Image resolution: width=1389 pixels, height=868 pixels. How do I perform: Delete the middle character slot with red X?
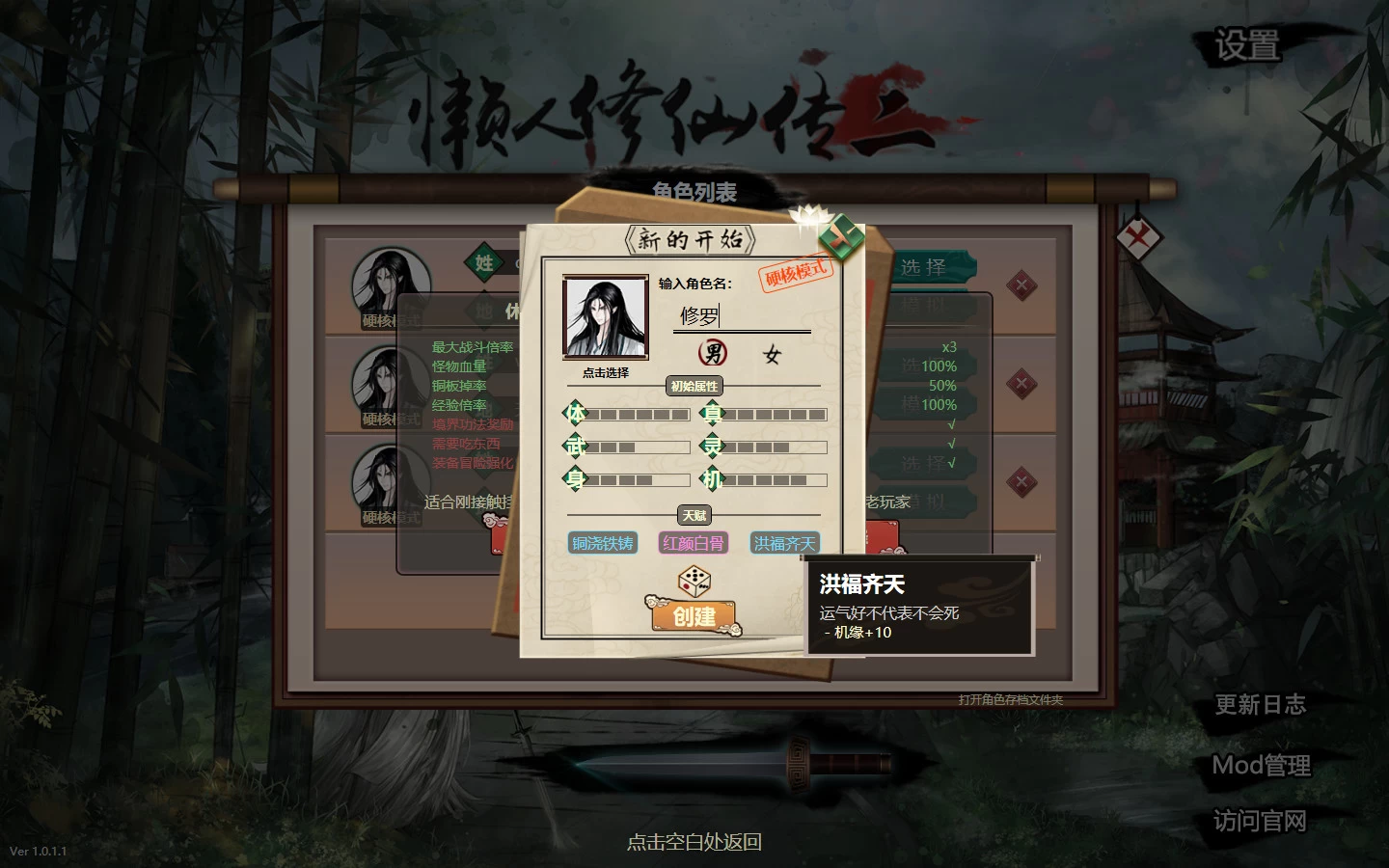coord(1021,383)
